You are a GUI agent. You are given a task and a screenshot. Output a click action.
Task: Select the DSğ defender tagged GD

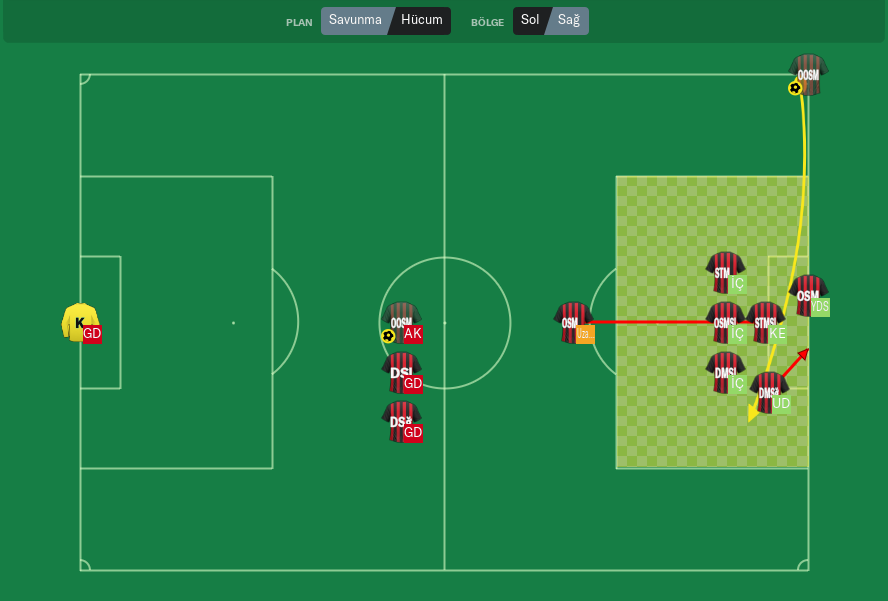[401, 422]
